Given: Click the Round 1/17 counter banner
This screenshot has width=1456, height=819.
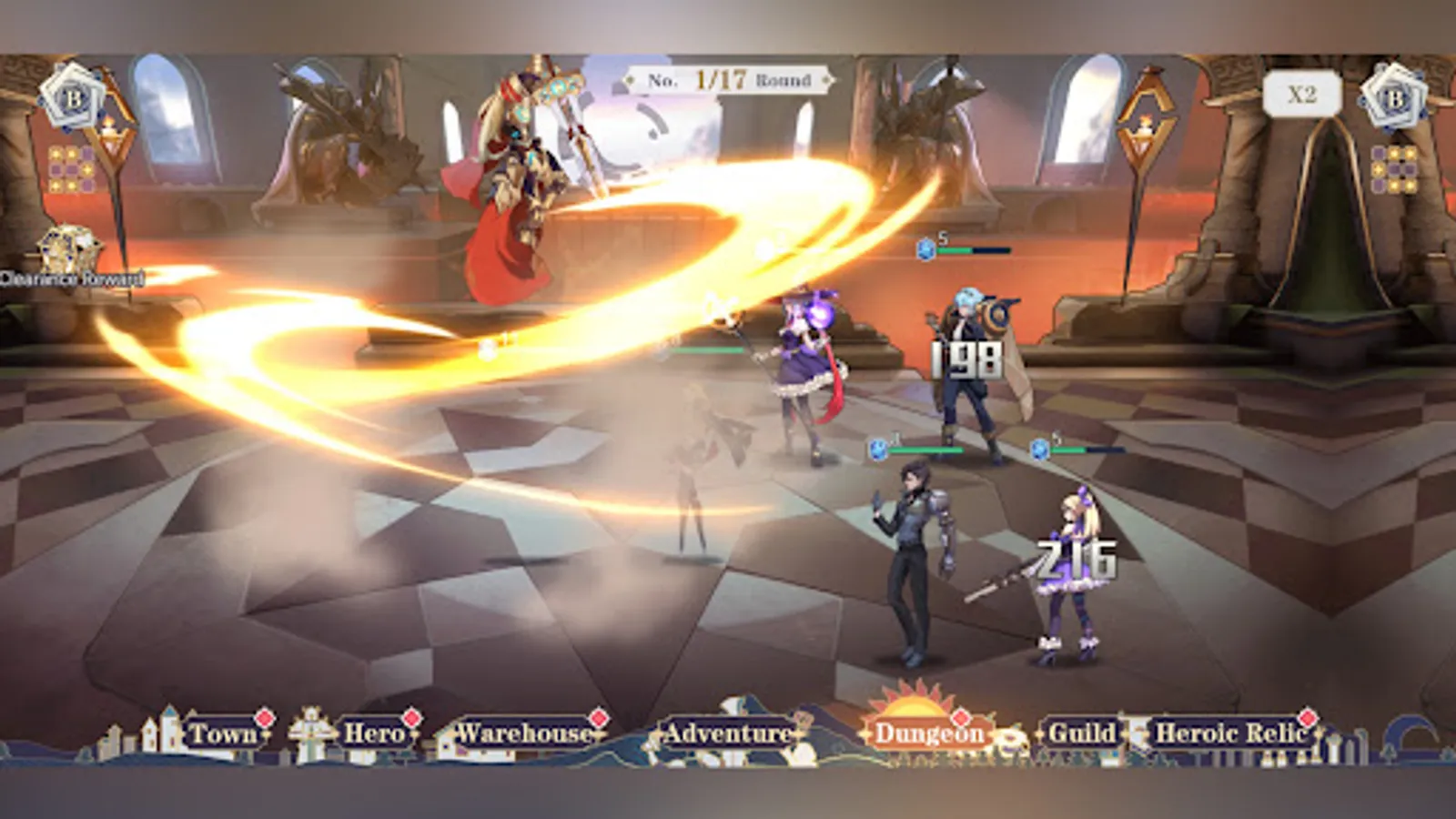Looking at the screenshot, I should 728,80.
